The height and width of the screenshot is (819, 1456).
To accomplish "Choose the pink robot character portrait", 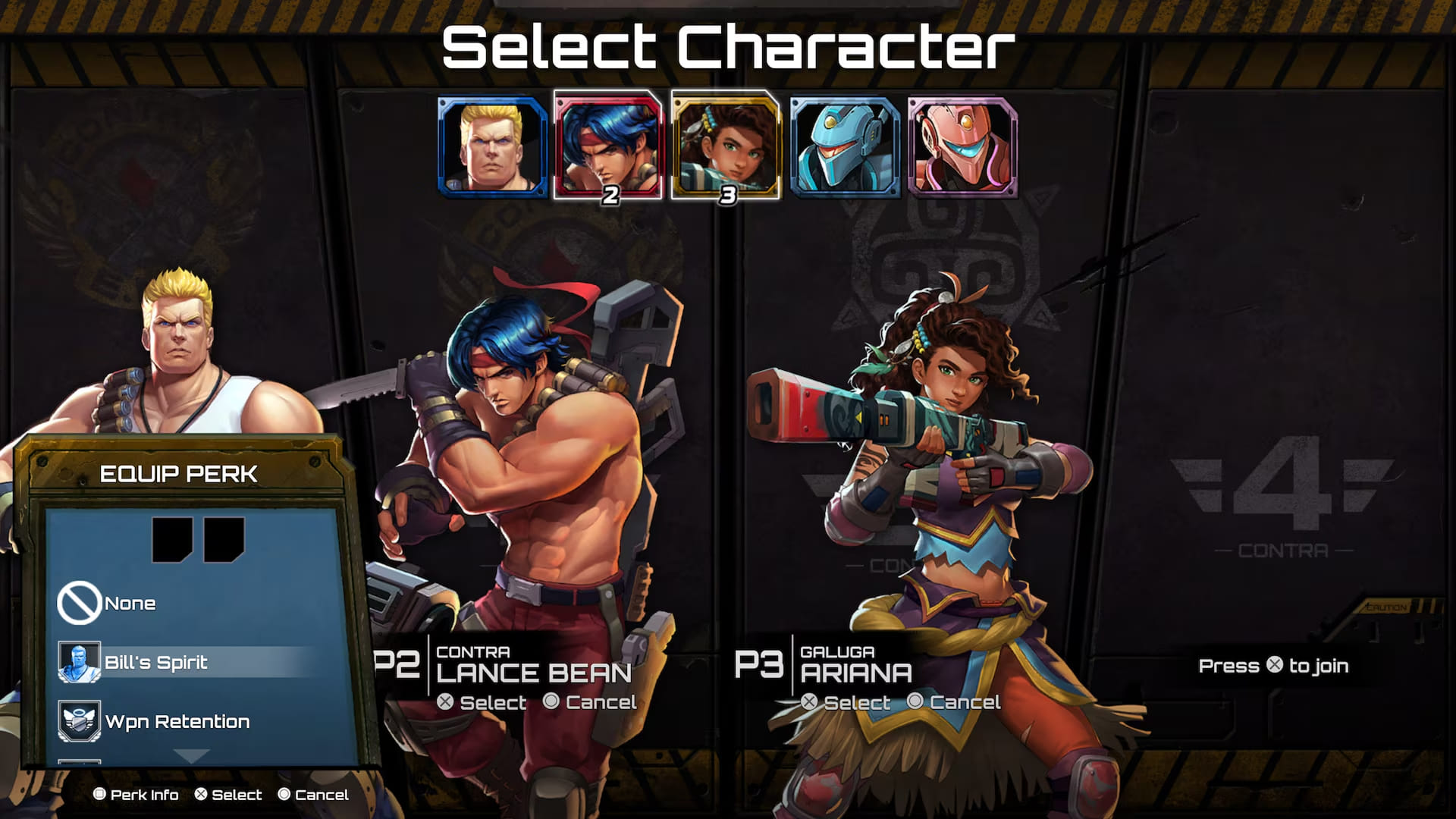I will 962,147.
